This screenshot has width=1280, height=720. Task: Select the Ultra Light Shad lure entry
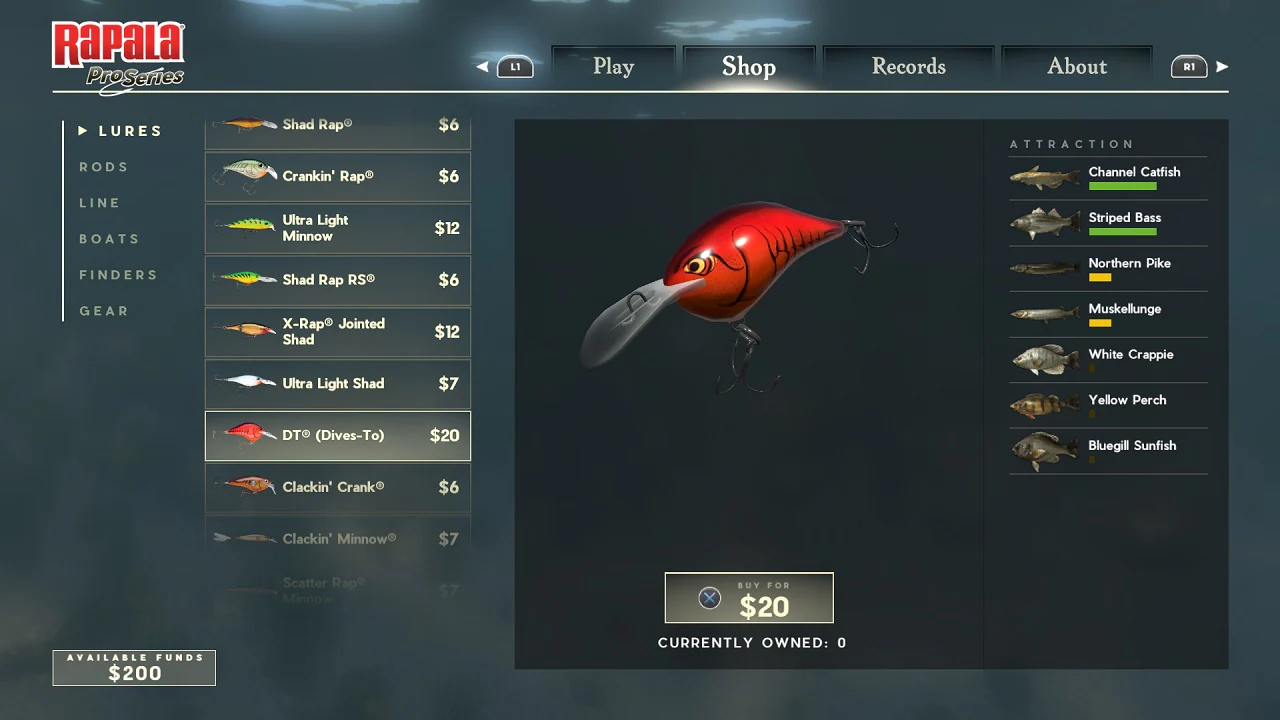pyautogui.click(x=337, y=384)
